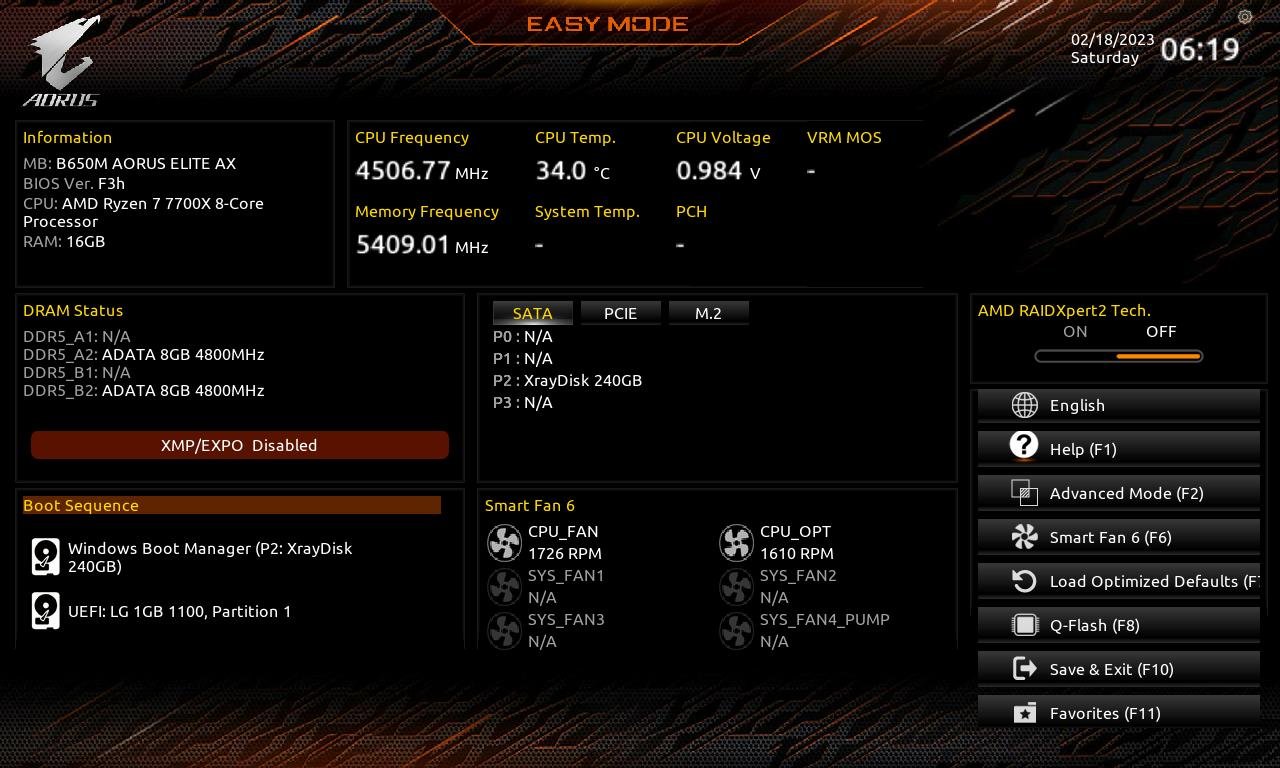The width and height of the screenshot is (1280, 768).
Task: Toggle the SYS_FAN1 fan status
Action: tap(505, 586)
